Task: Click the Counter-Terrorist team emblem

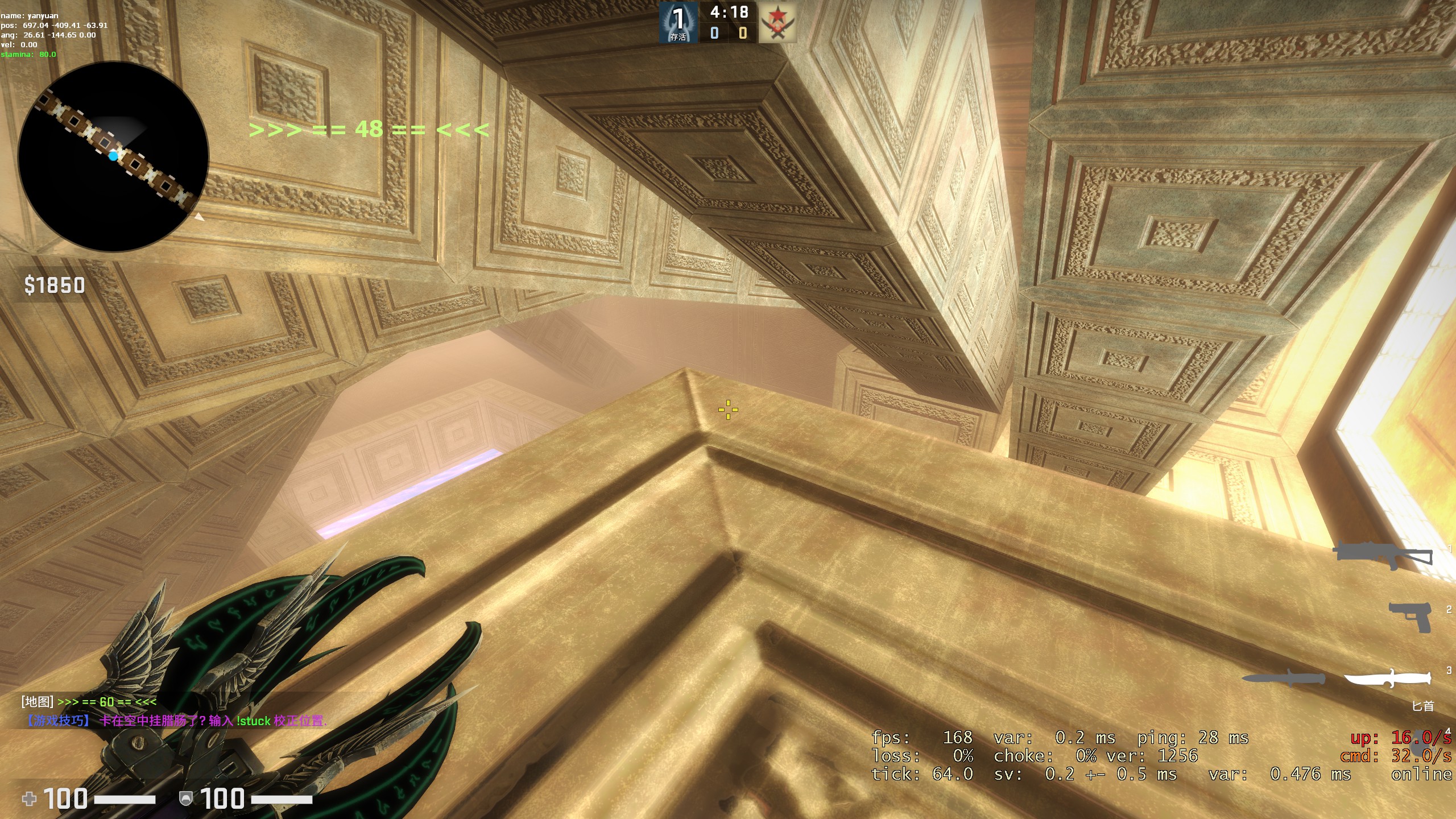Action: click(678, 23)
